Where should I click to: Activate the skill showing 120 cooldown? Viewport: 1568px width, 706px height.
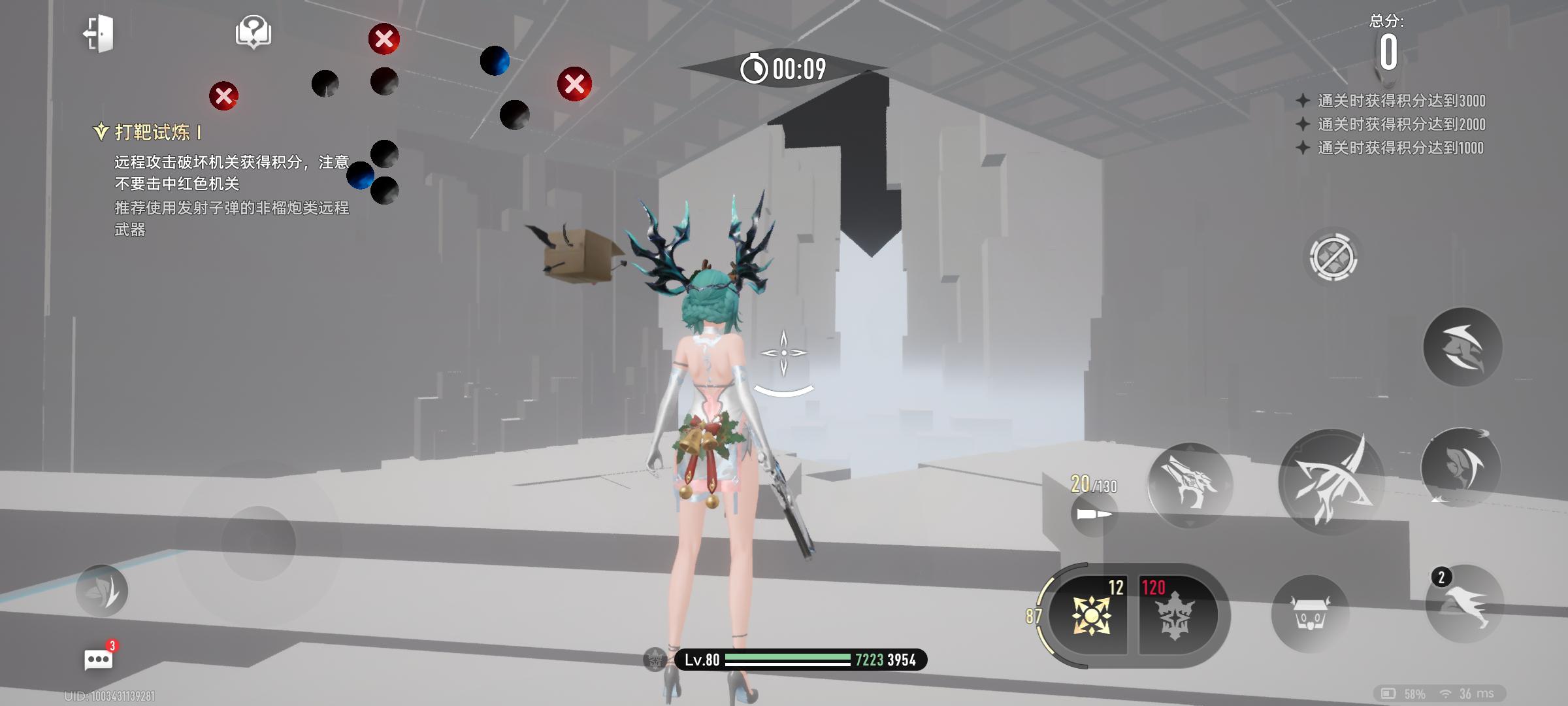click(x=1175, y=615)
